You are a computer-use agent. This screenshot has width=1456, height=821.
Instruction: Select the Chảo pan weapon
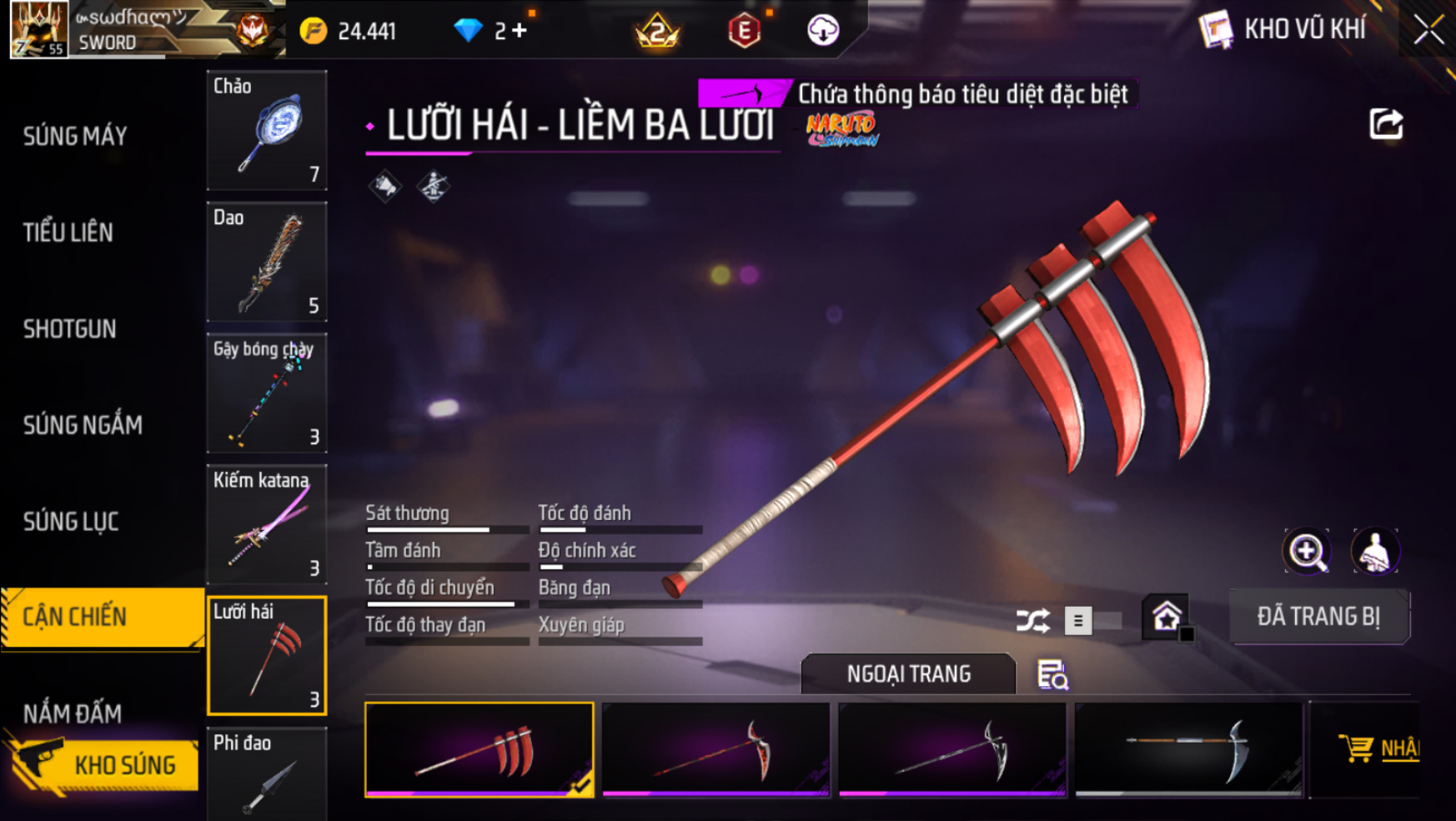pos(267,130)
